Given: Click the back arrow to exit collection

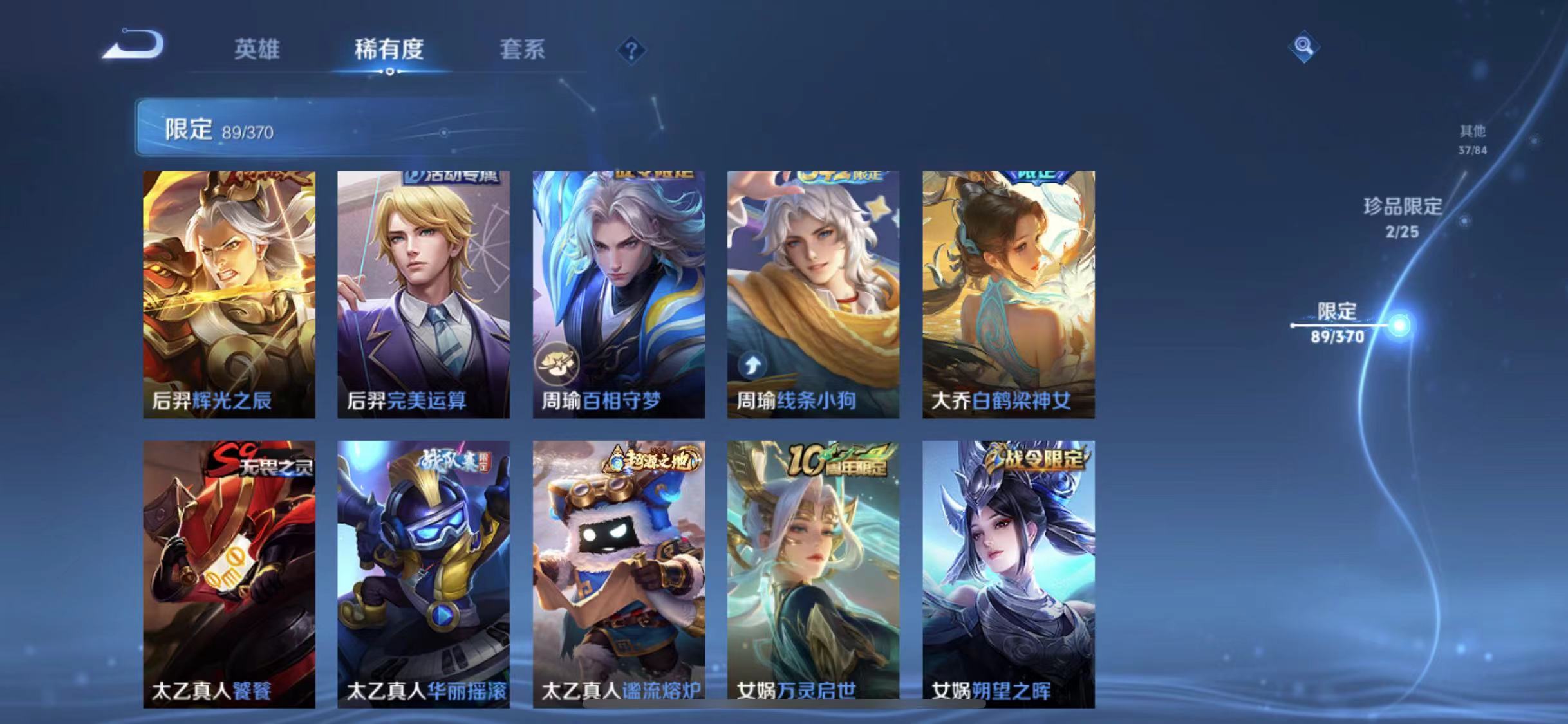Looking at the screenshot, I should [x=133, y=45].
